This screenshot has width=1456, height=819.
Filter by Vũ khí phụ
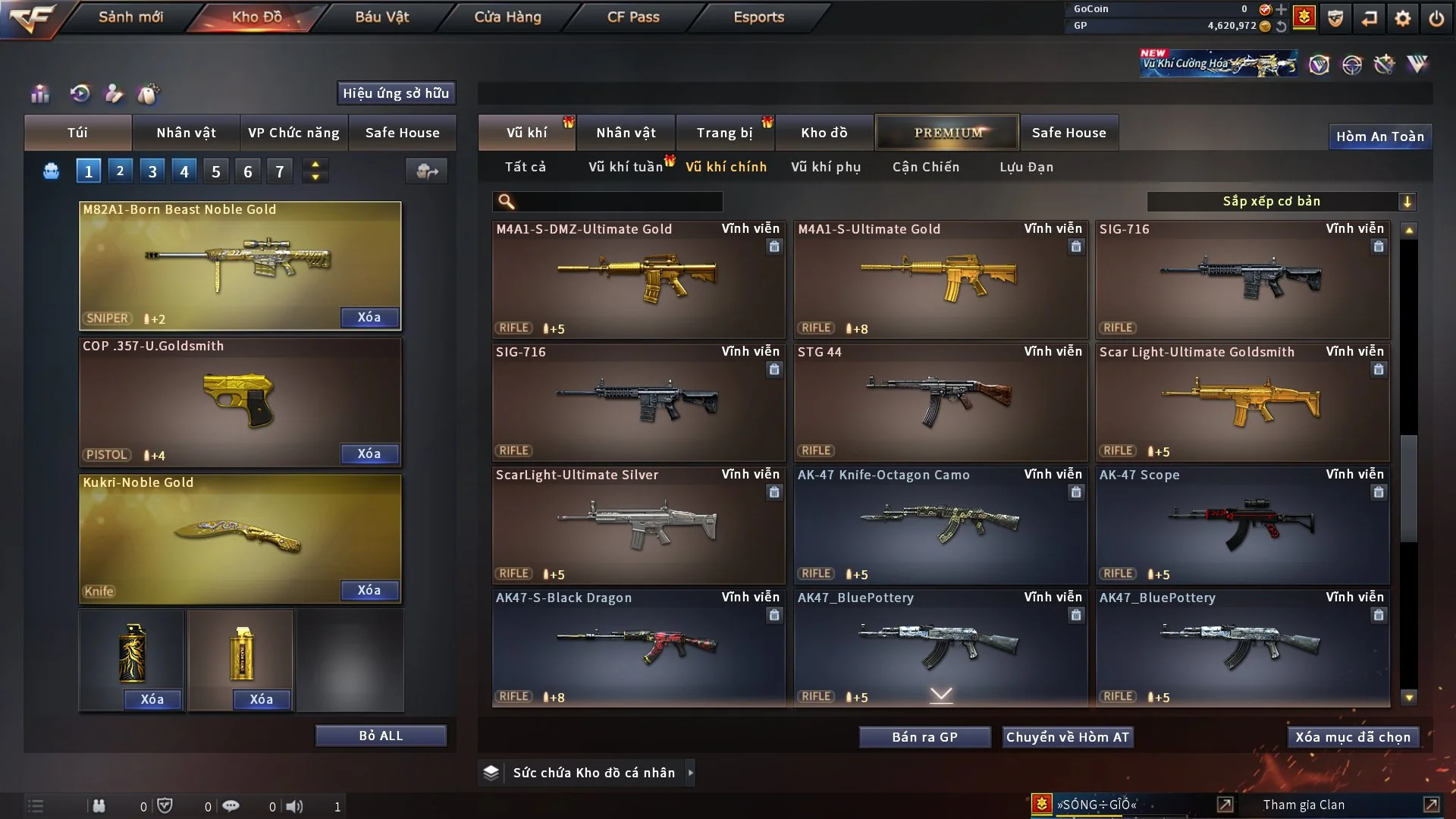point(825,167)
